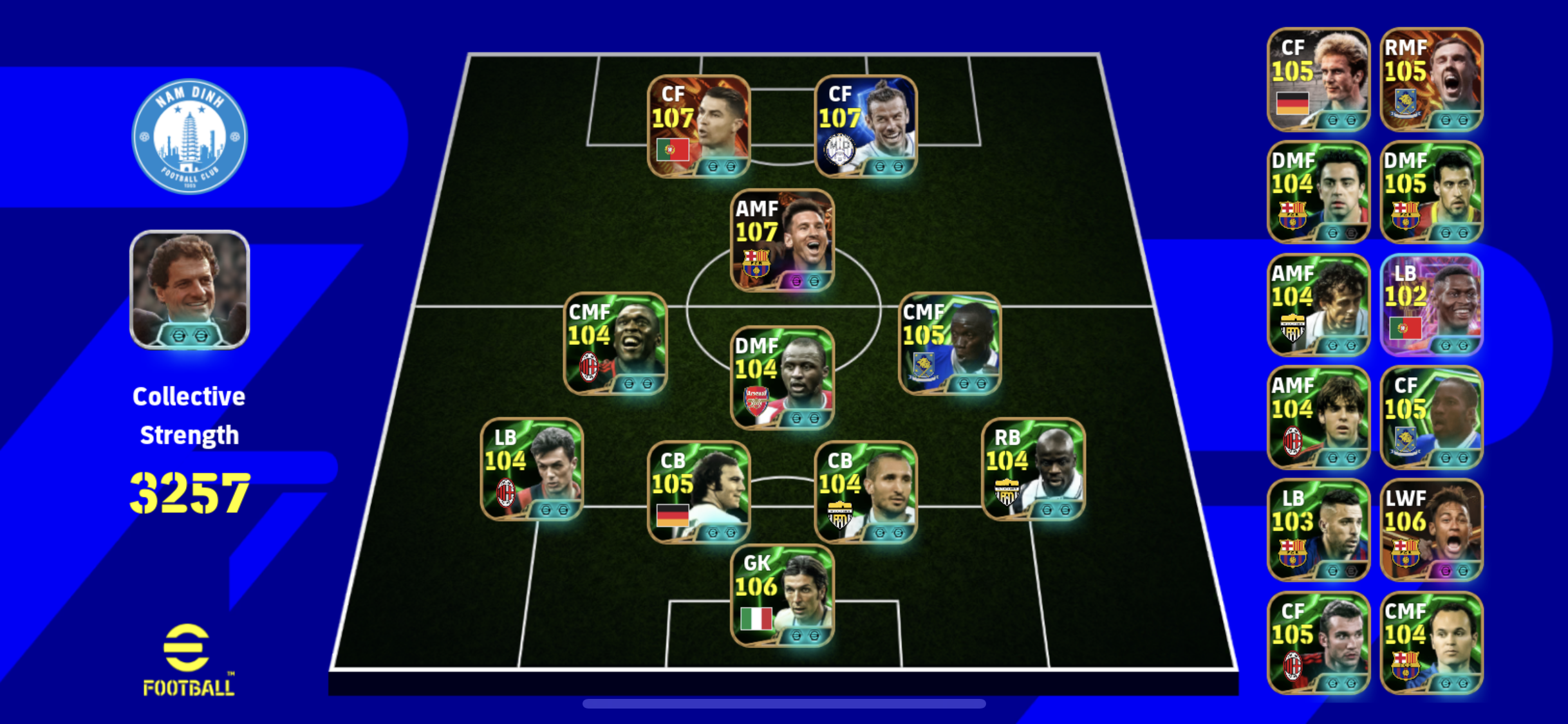Open the manager portrait card
The width and height of the screenshot is (1568, 724).
point(189,290)
